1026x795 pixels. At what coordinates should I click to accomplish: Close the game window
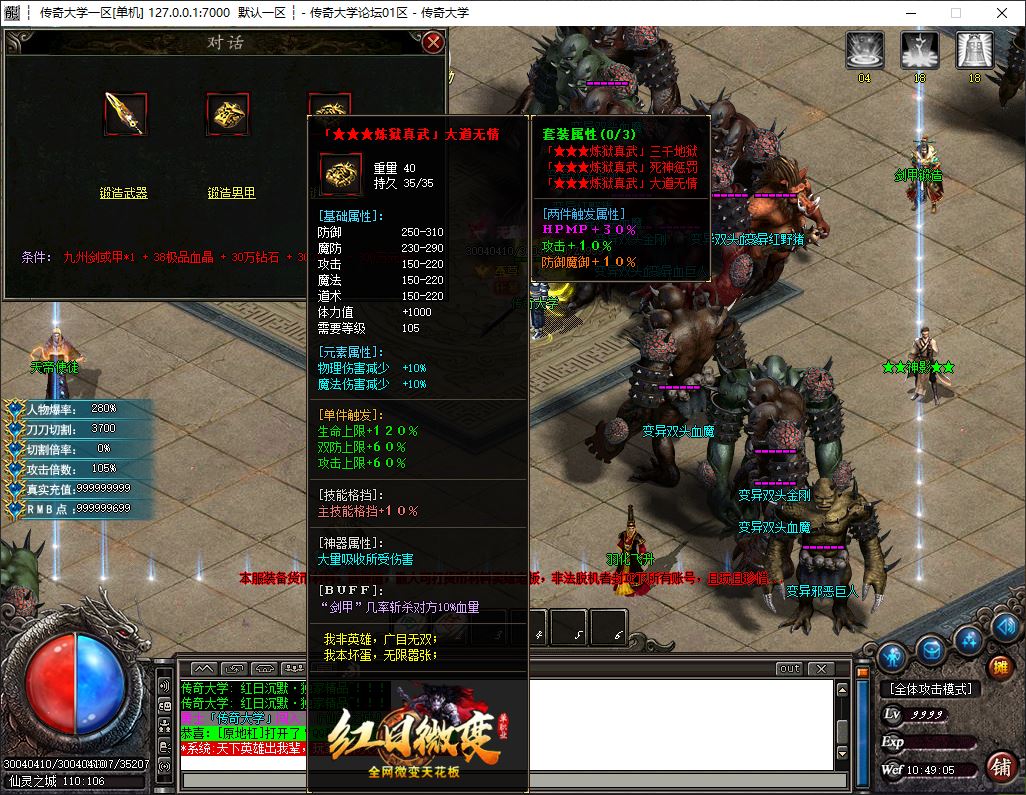coord(1001,13)
